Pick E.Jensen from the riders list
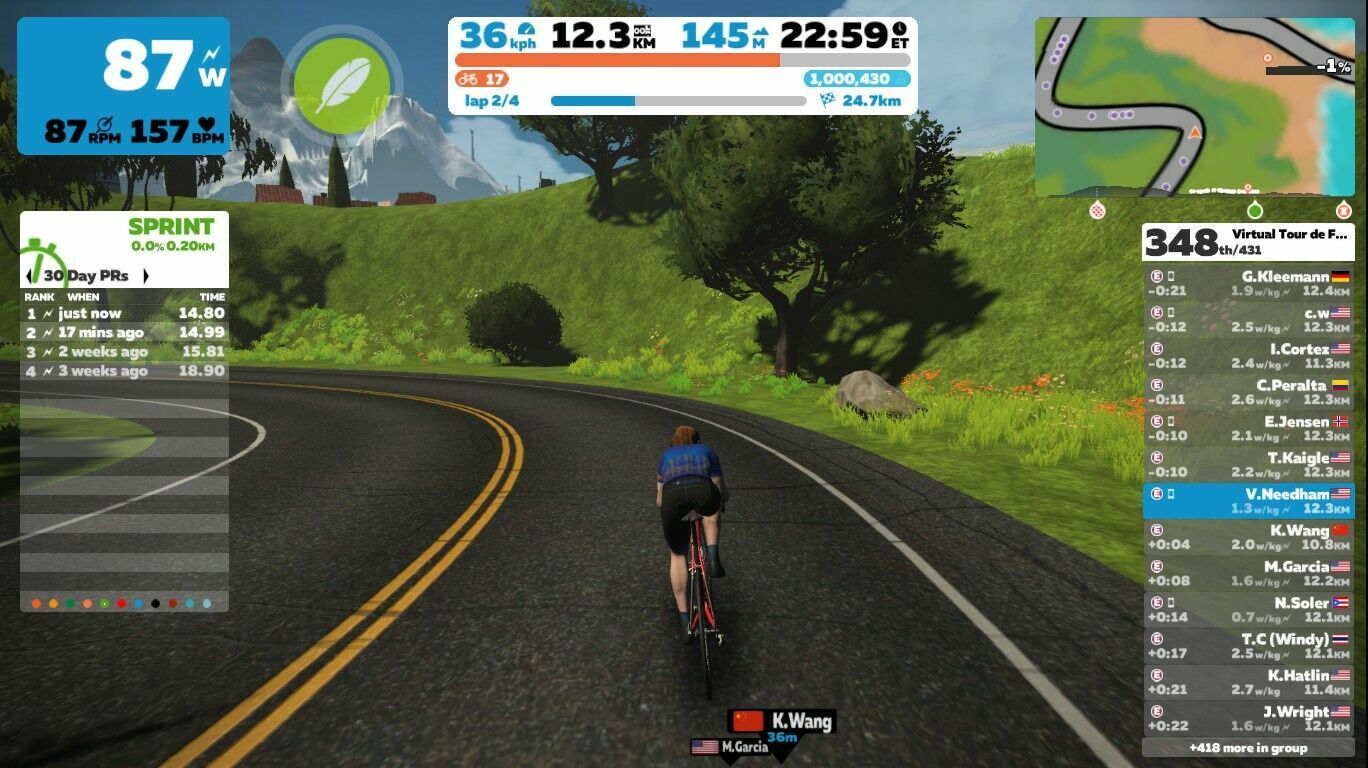The width and height of the screenshot is (1368, 768). click(x=1248, y=429)
